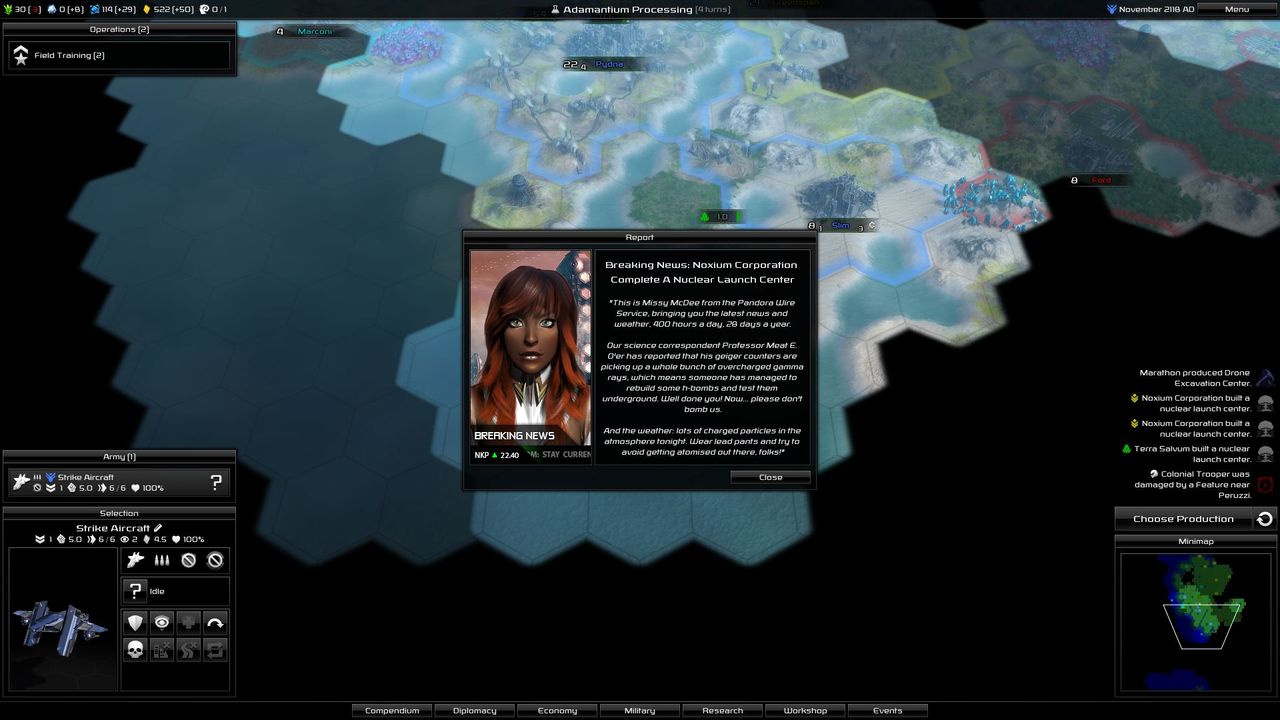Toggle the larger prohibition icon in unit panel

tap(215, 560)
